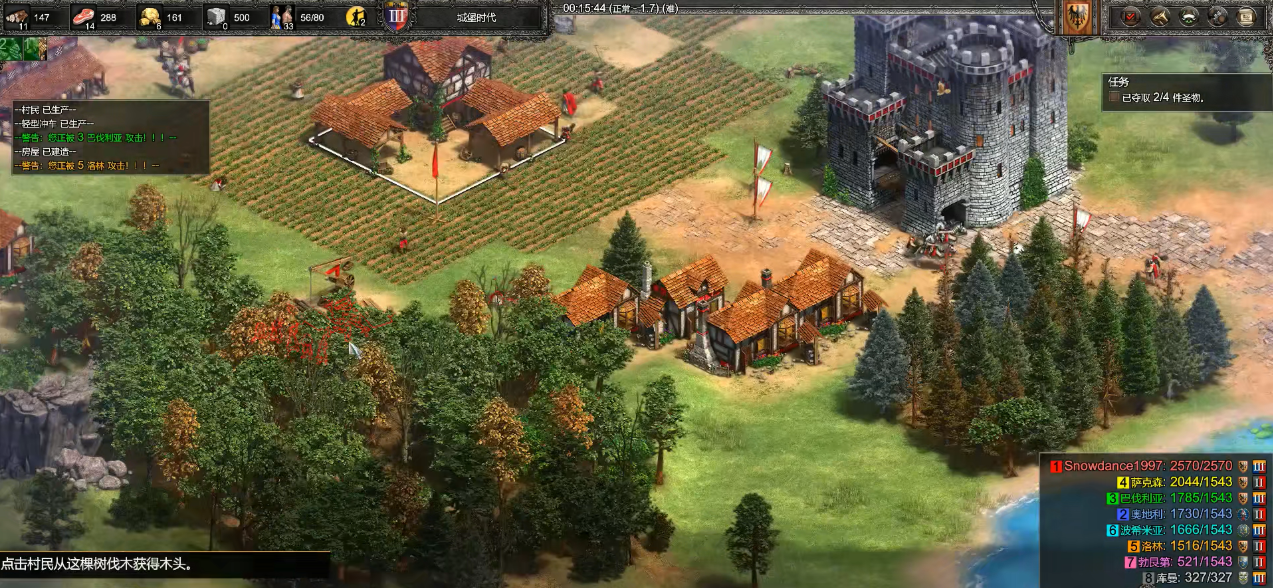
Task: Open the tech tree icon in the top bar
Action: [1218, 16]
